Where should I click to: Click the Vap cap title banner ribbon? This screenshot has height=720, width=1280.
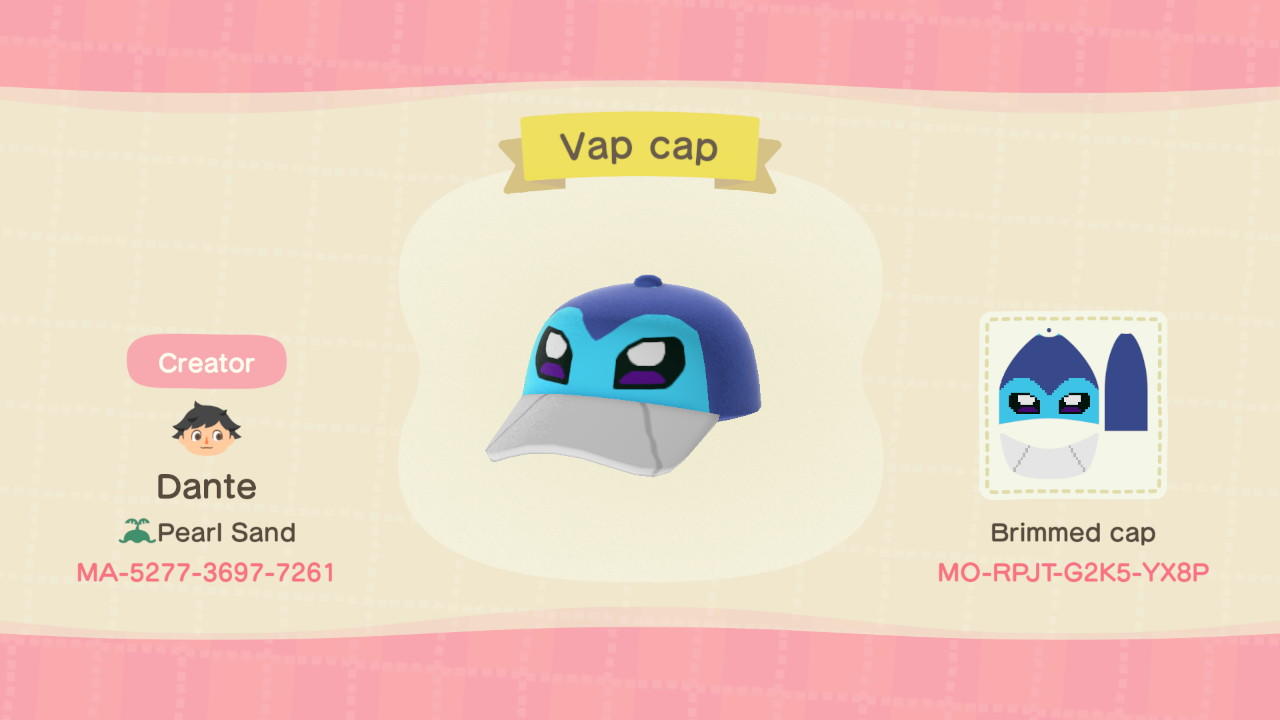click(x=640, y=146)
